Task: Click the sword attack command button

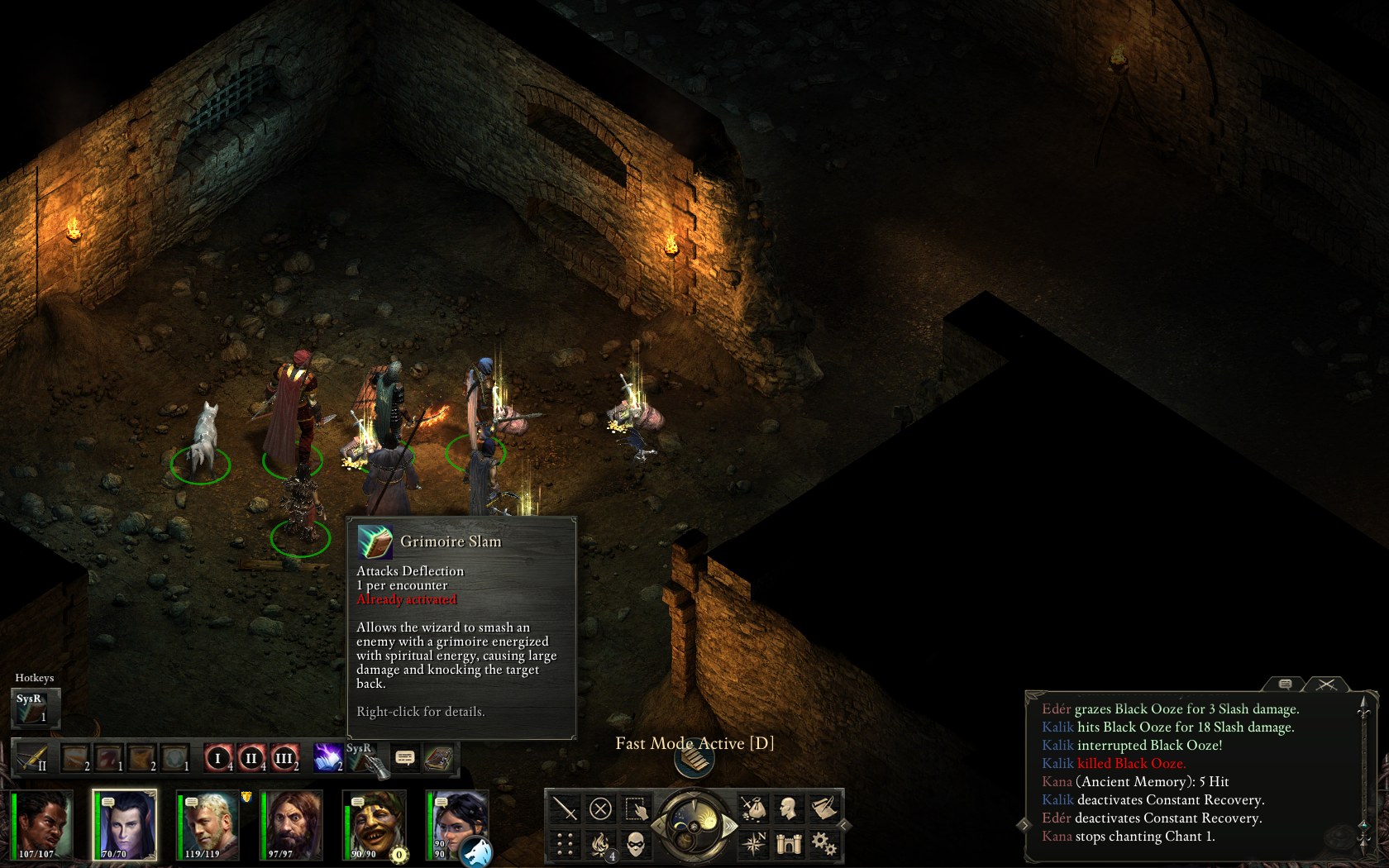Action: click(566, 808)
